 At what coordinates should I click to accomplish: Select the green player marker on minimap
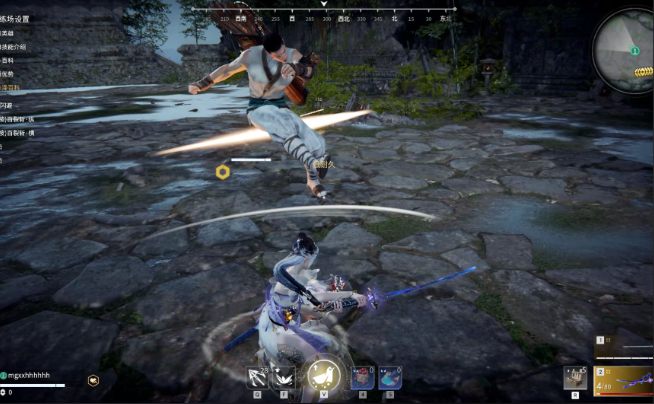click(x=633, y=50)
